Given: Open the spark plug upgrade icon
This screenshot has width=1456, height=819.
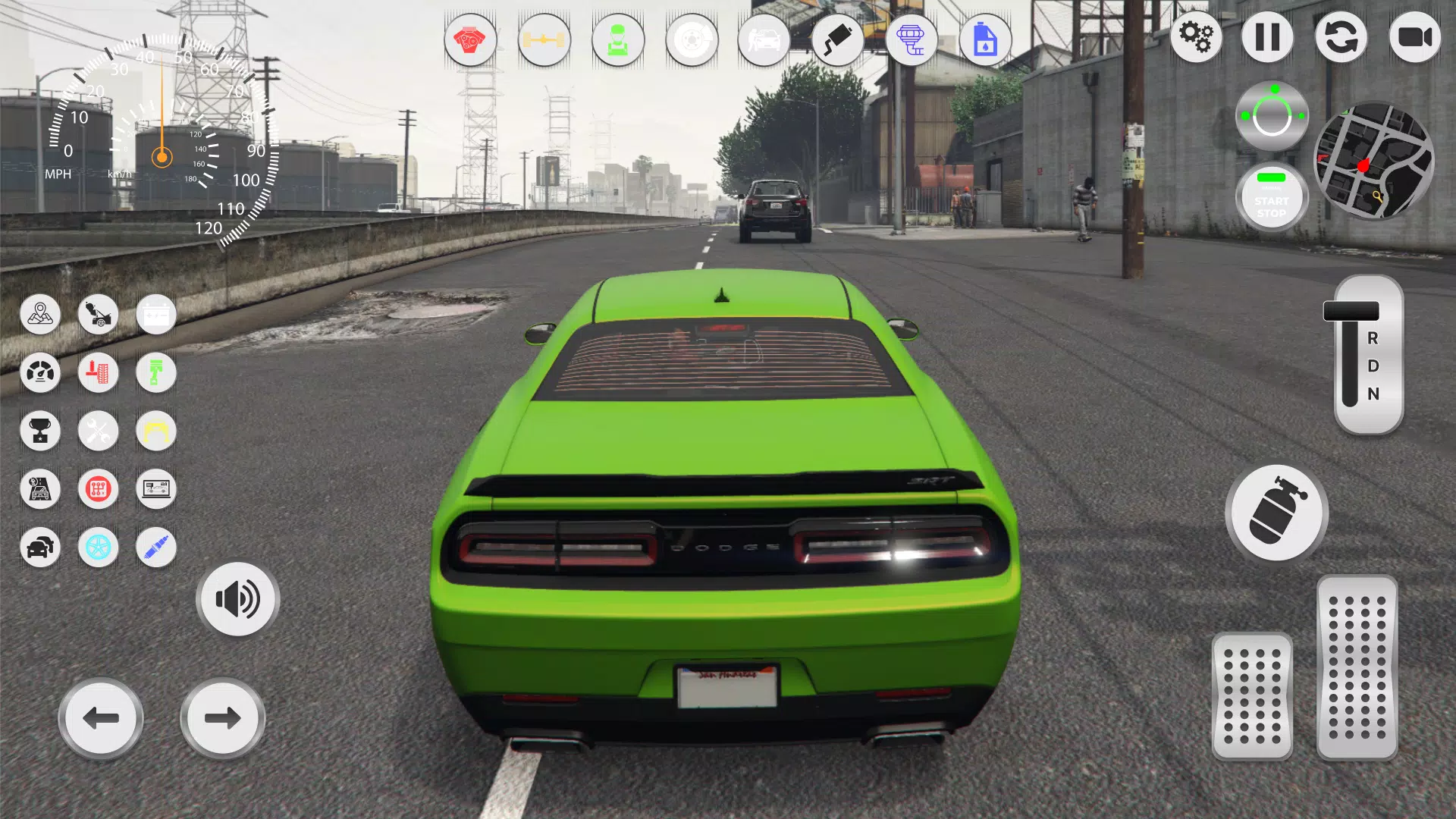Looking at the screenshot, I should [155, 548].
